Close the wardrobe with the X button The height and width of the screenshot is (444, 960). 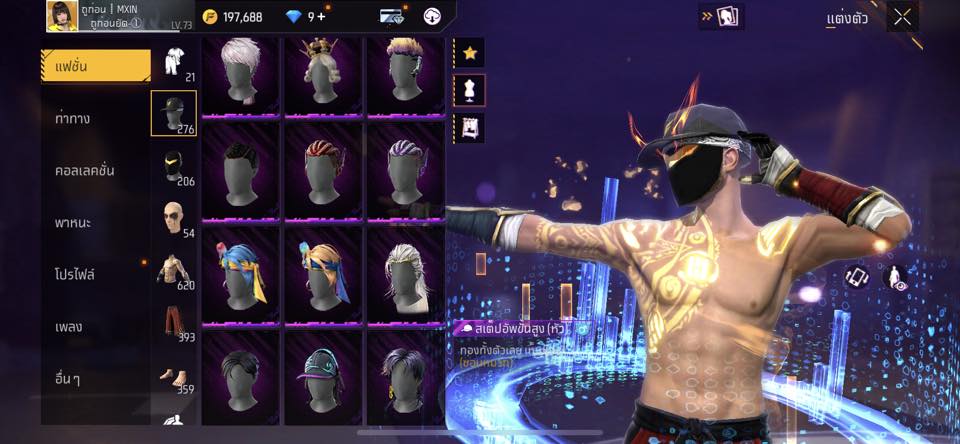pyautogui.click(x=902, y=17)
